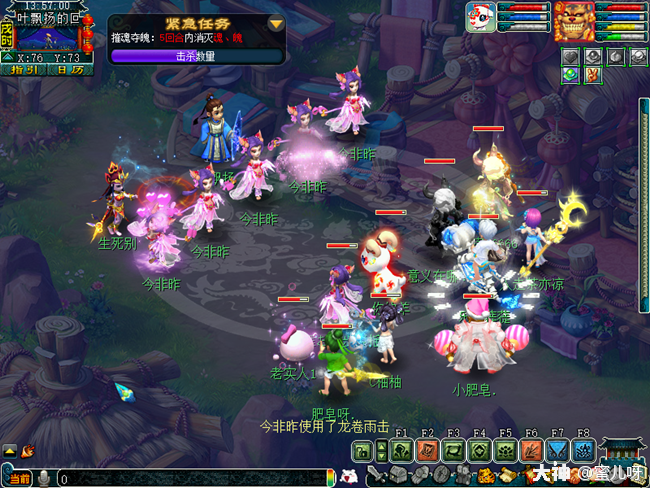Click the minimap scene thumbnail
This screenshot has height=488, width=650.
click(50, 38)
